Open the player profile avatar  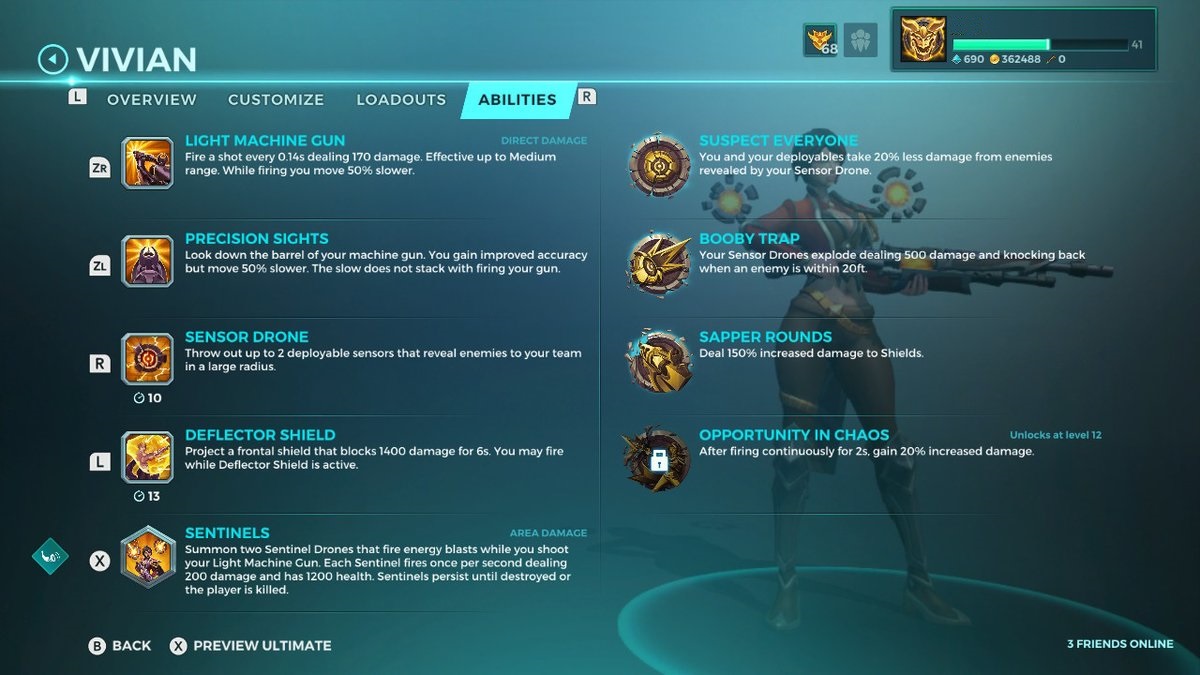[922, 40]
